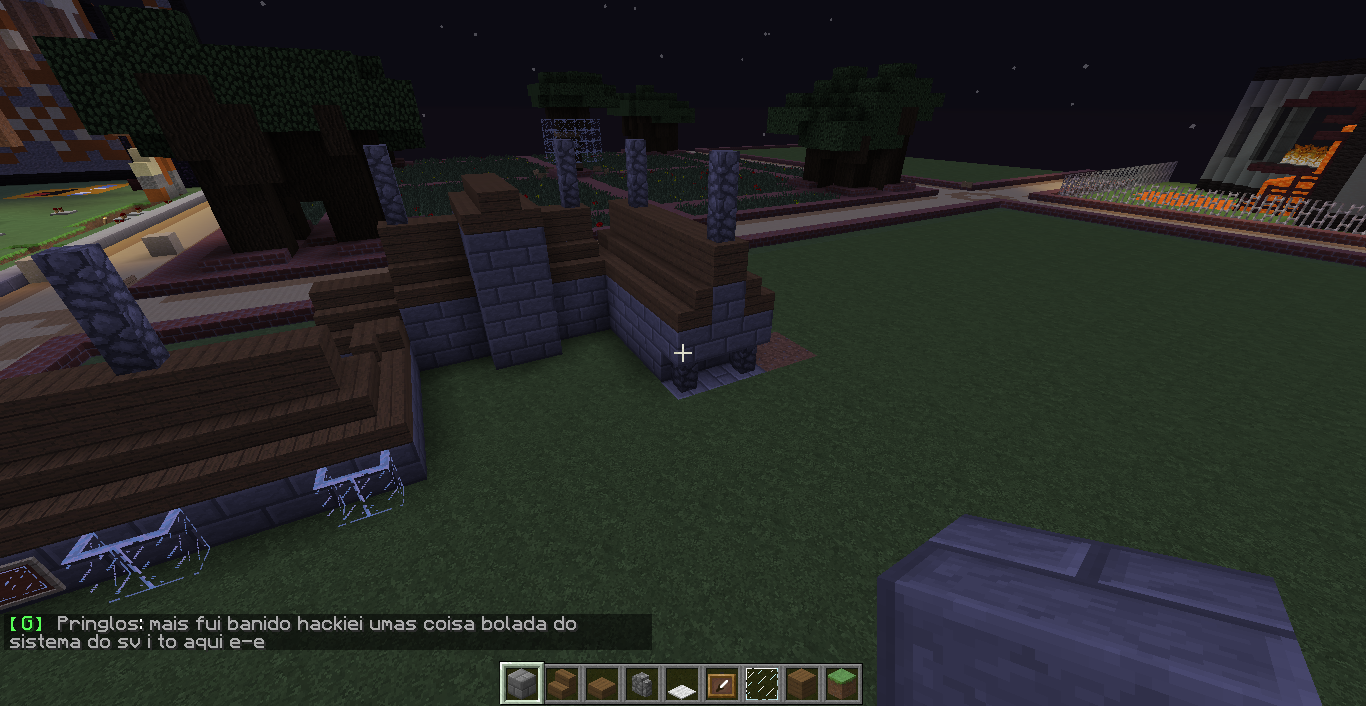
Task: Select the wooden planks block slot
Action: click(801, 684)
